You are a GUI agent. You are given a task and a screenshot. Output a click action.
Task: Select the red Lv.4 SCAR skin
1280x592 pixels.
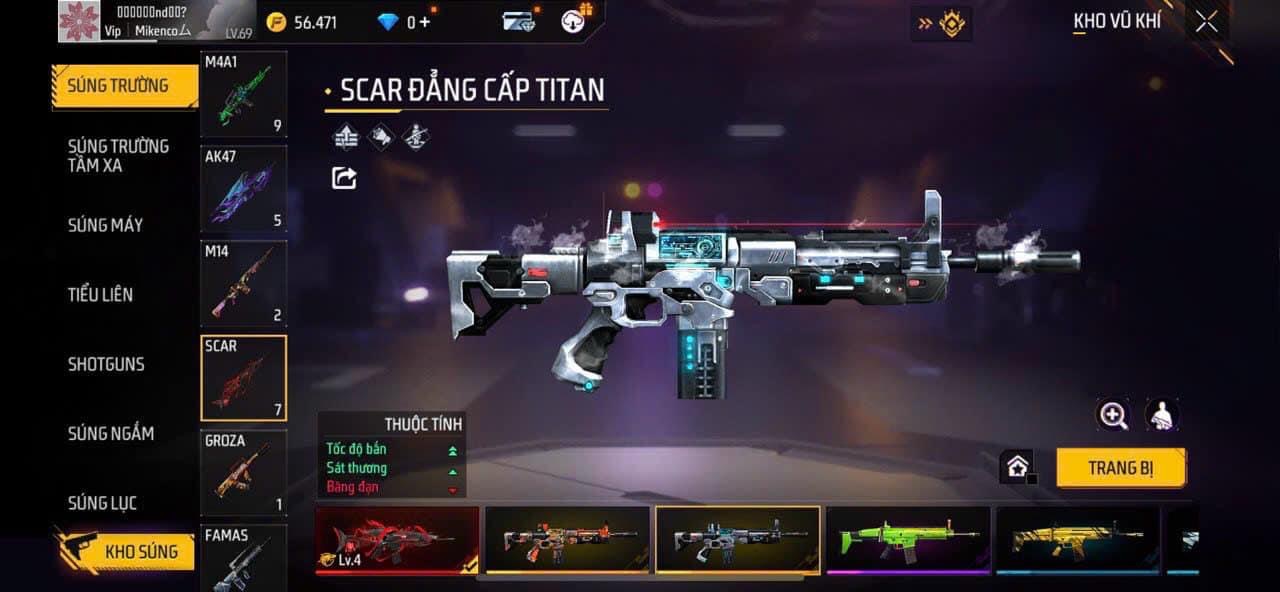[x=397, y=540]
